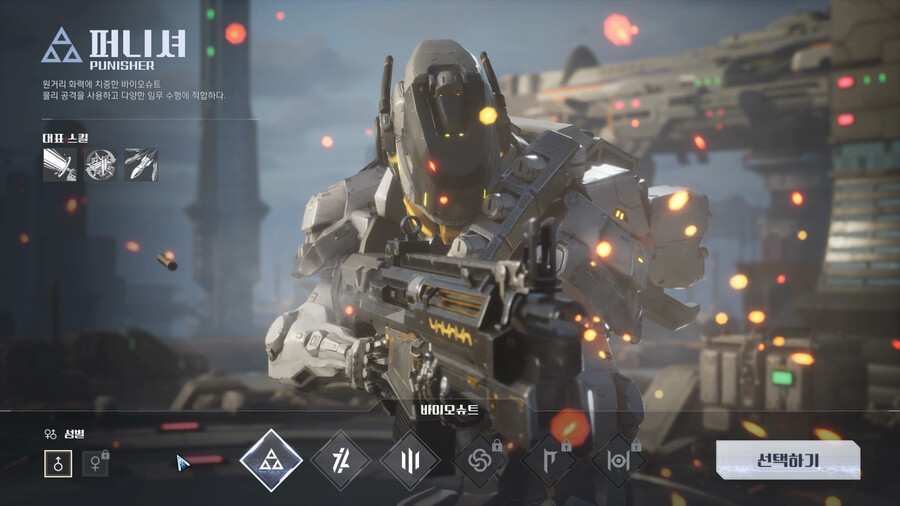Image resolution: width=900 pixels, height=506 pixels.
Task: Select the male gender option
Action: (x=58, y=463)
